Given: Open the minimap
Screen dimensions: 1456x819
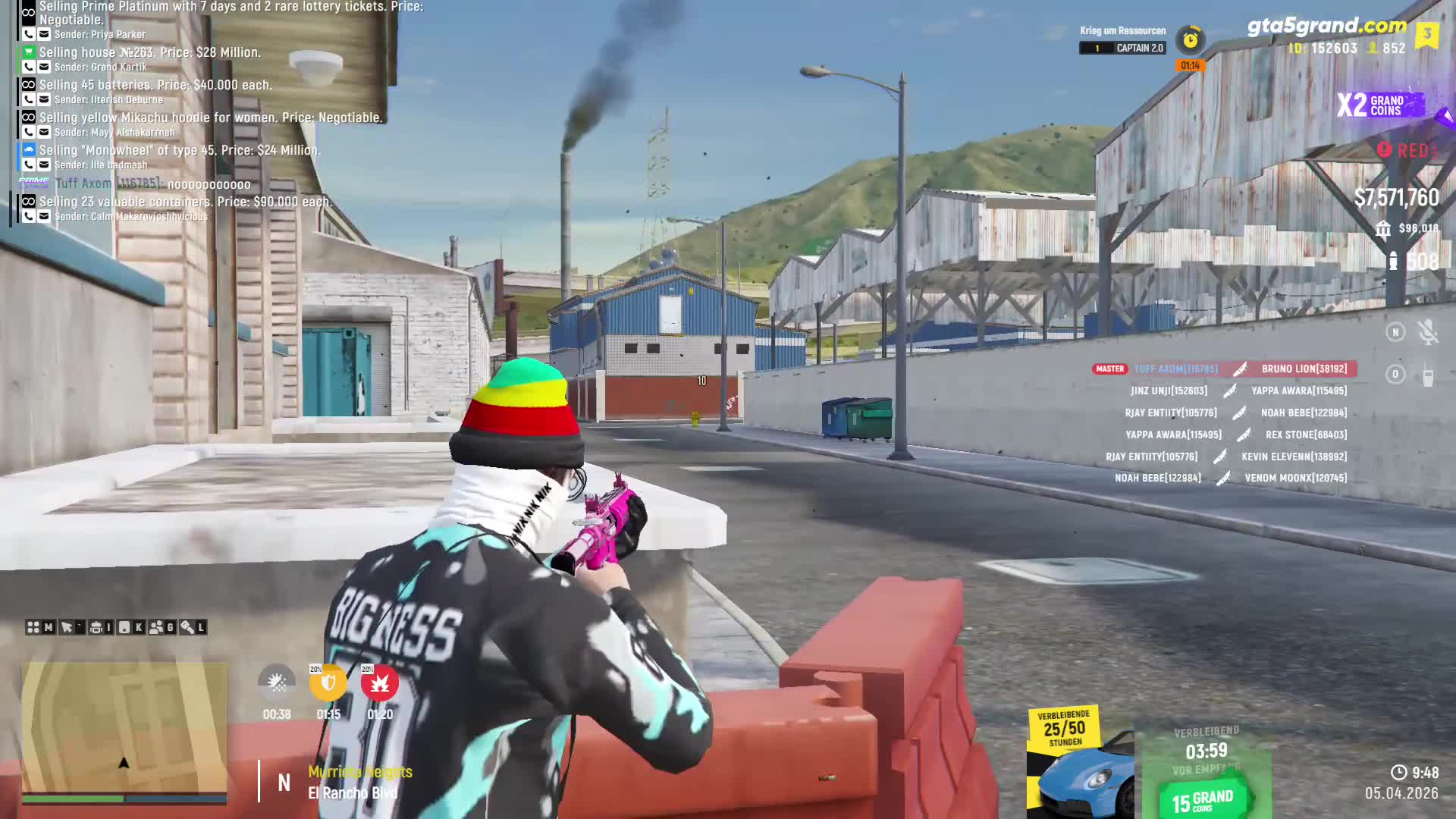Looking at the screenshot, I should pyautogui.click(x=124, y=728).
